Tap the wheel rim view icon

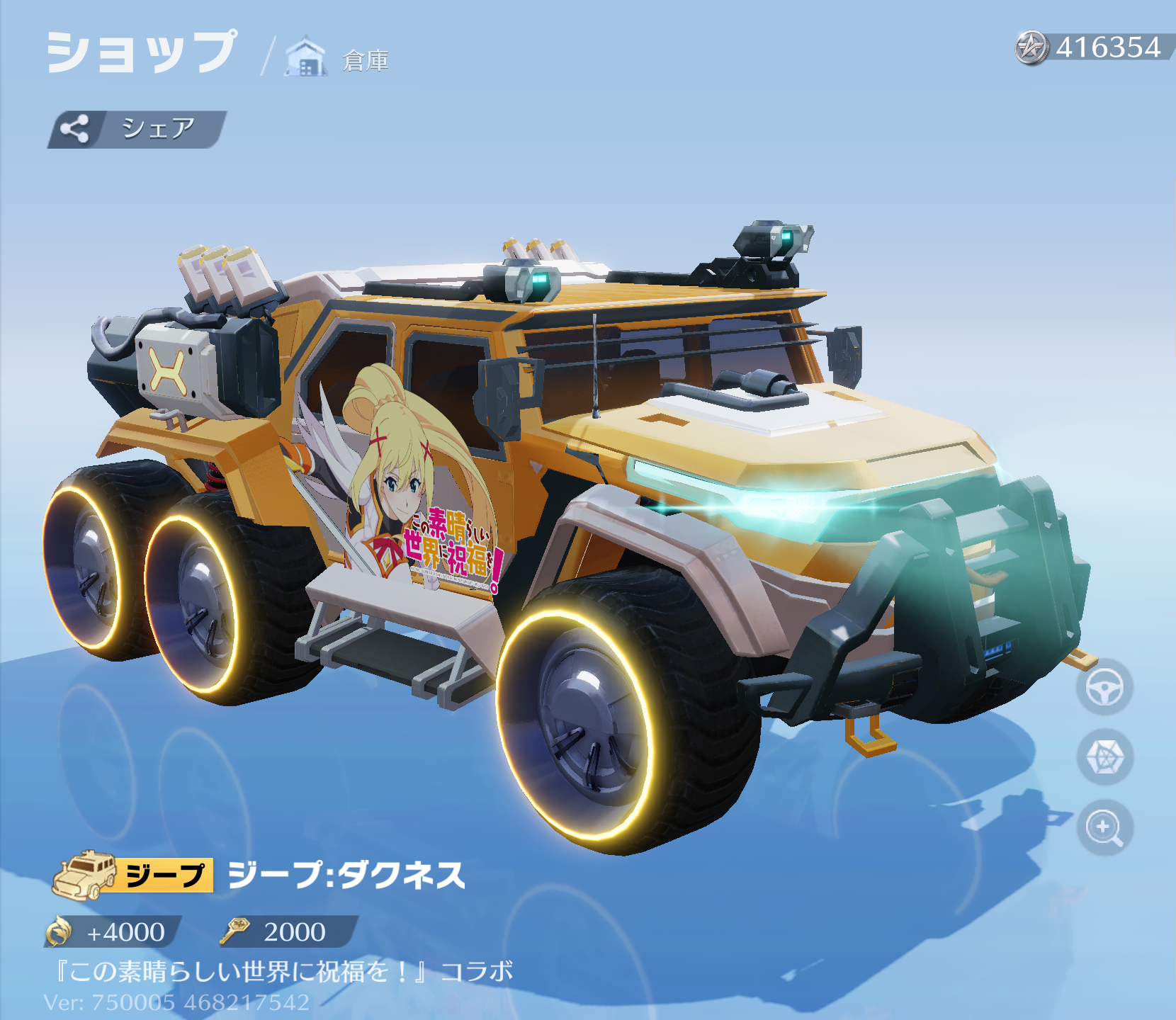[1104, 757]
